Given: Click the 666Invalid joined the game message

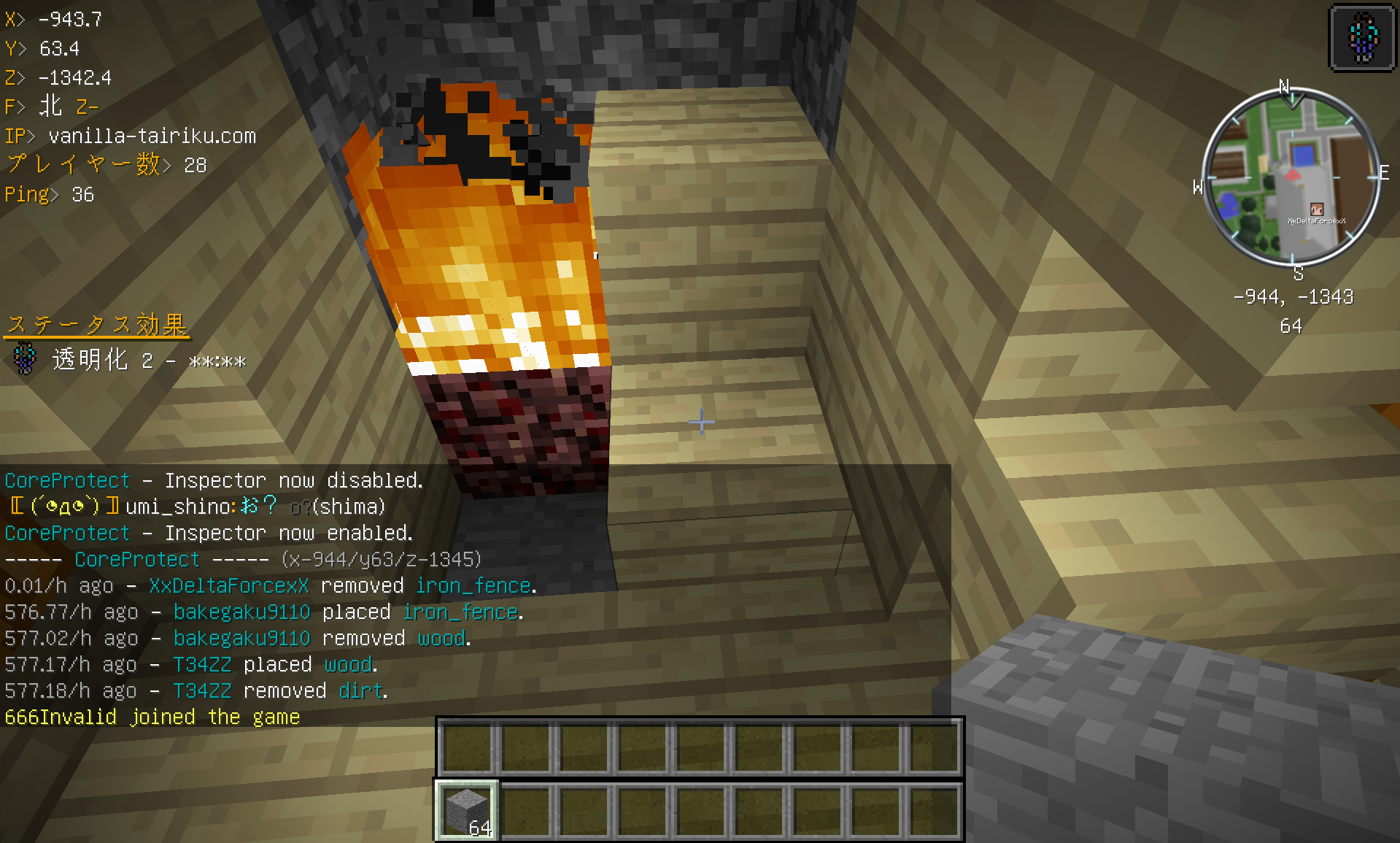Looking at the screenshot, I should pos(152,717).
